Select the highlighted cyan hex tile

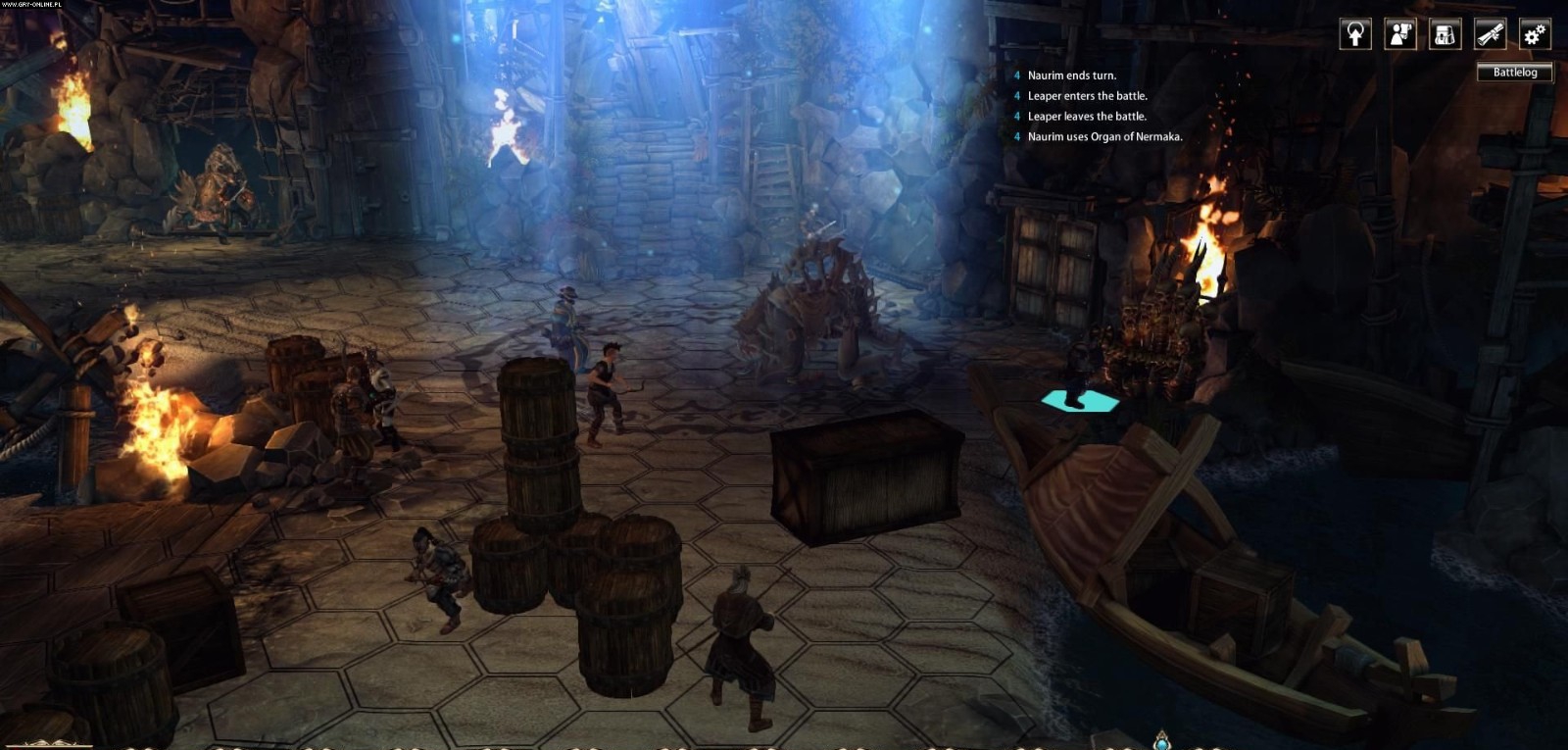(1079, 401)
